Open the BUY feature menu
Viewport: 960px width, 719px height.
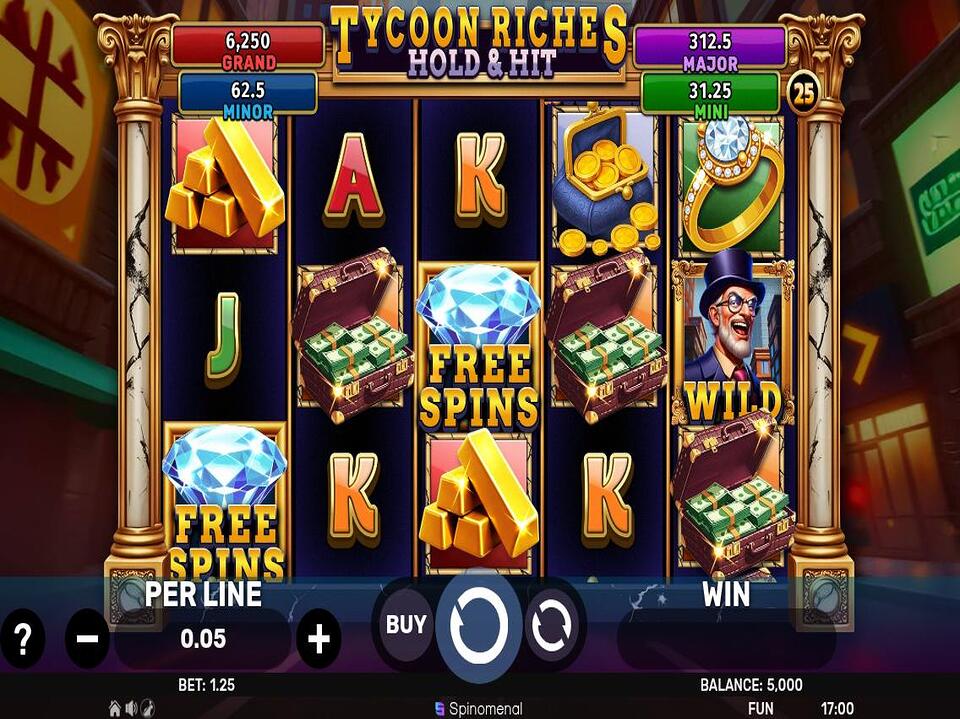(x=406, y=626)
